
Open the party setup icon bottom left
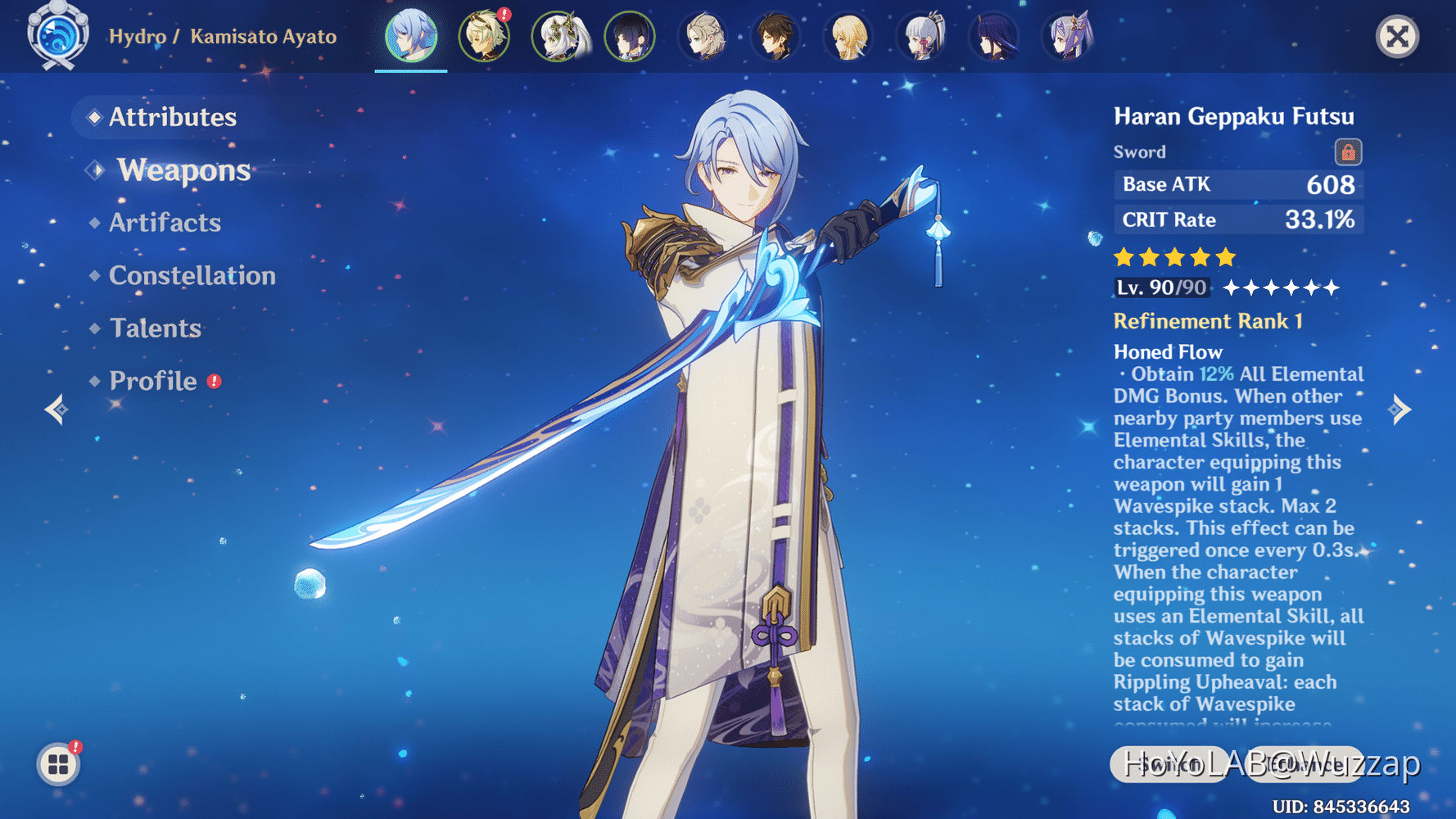click(x=57, y=764)
